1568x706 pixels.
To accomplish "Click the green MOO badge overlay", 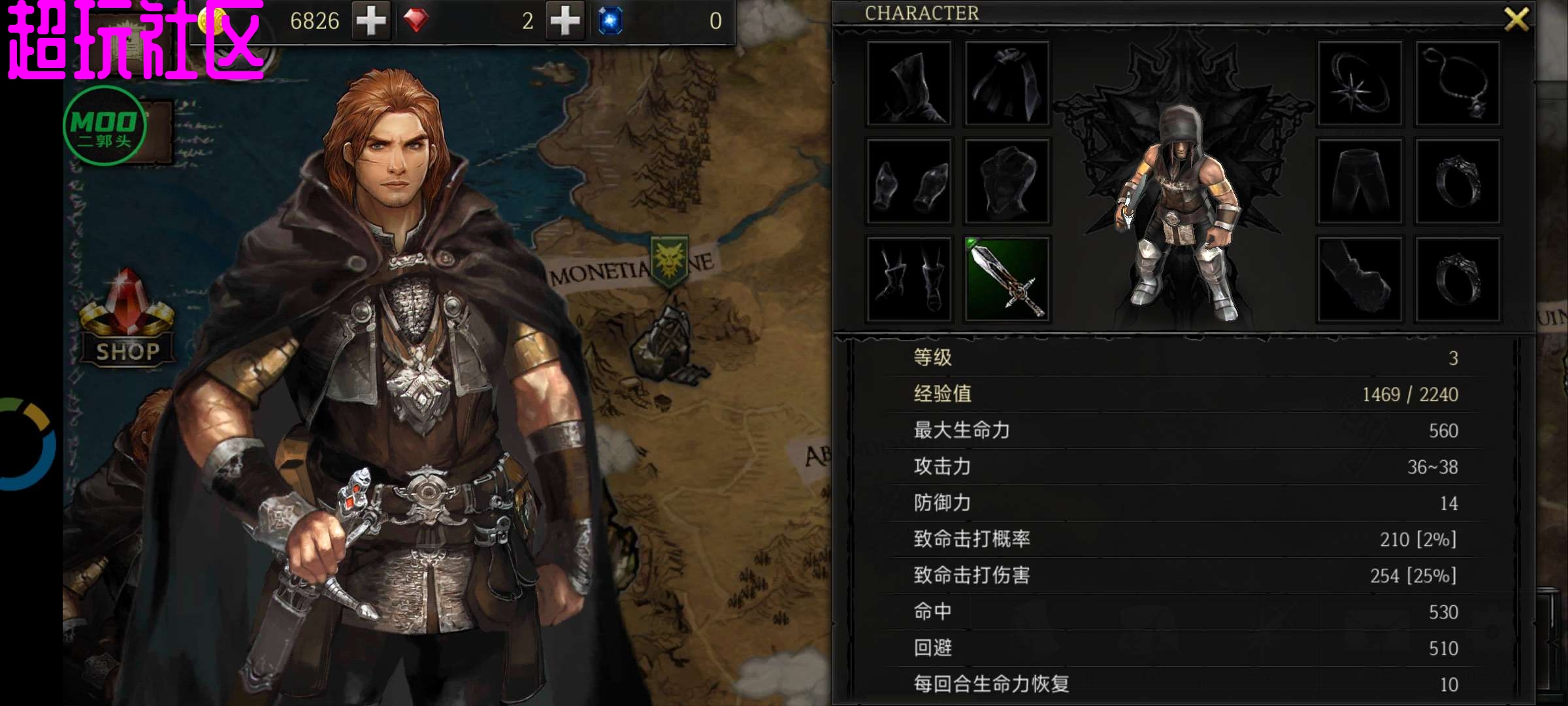I will (x=105, y=126).
